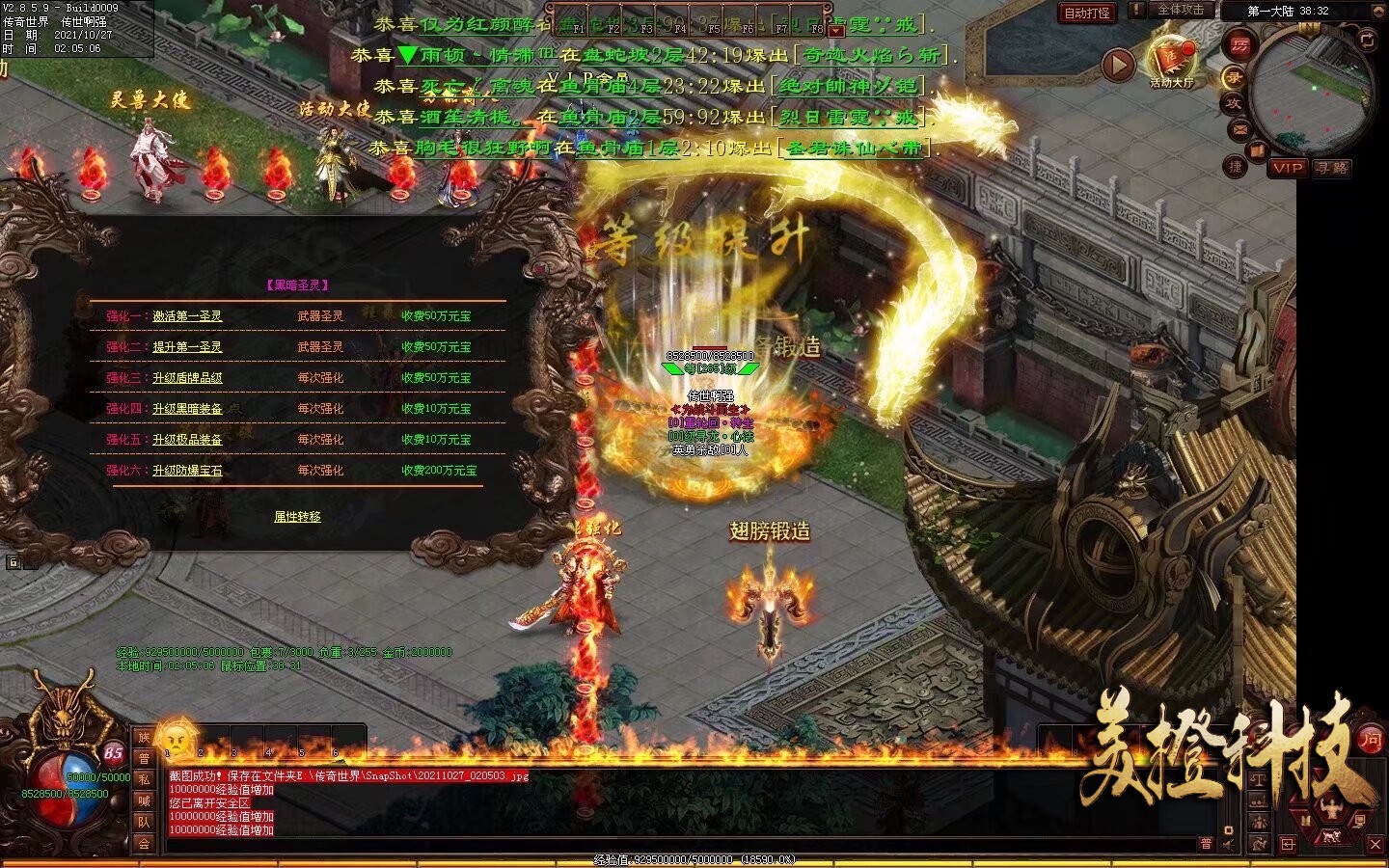
Task: Click the round play arrow button
Action: coord(1118,66)
